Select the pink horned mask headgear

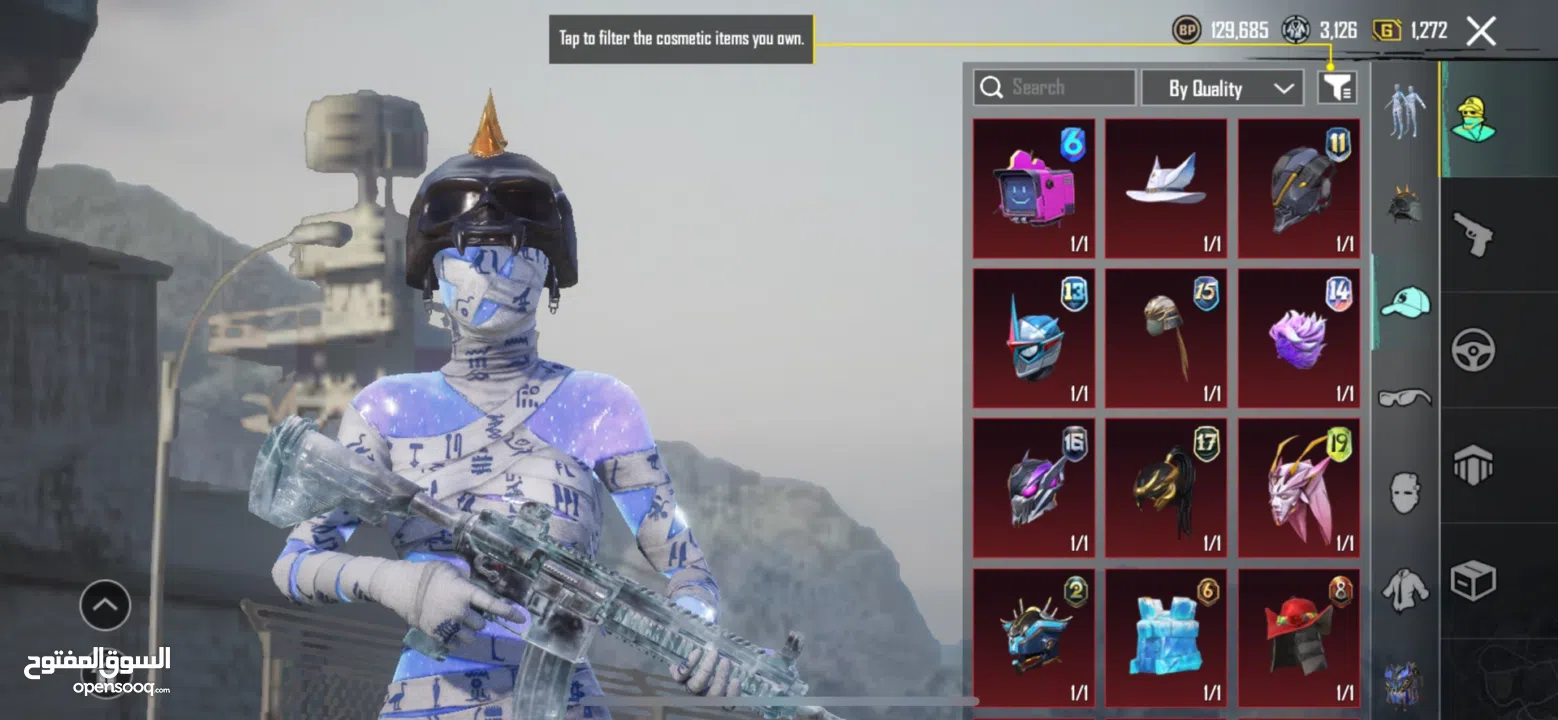tap(1298, 488)
